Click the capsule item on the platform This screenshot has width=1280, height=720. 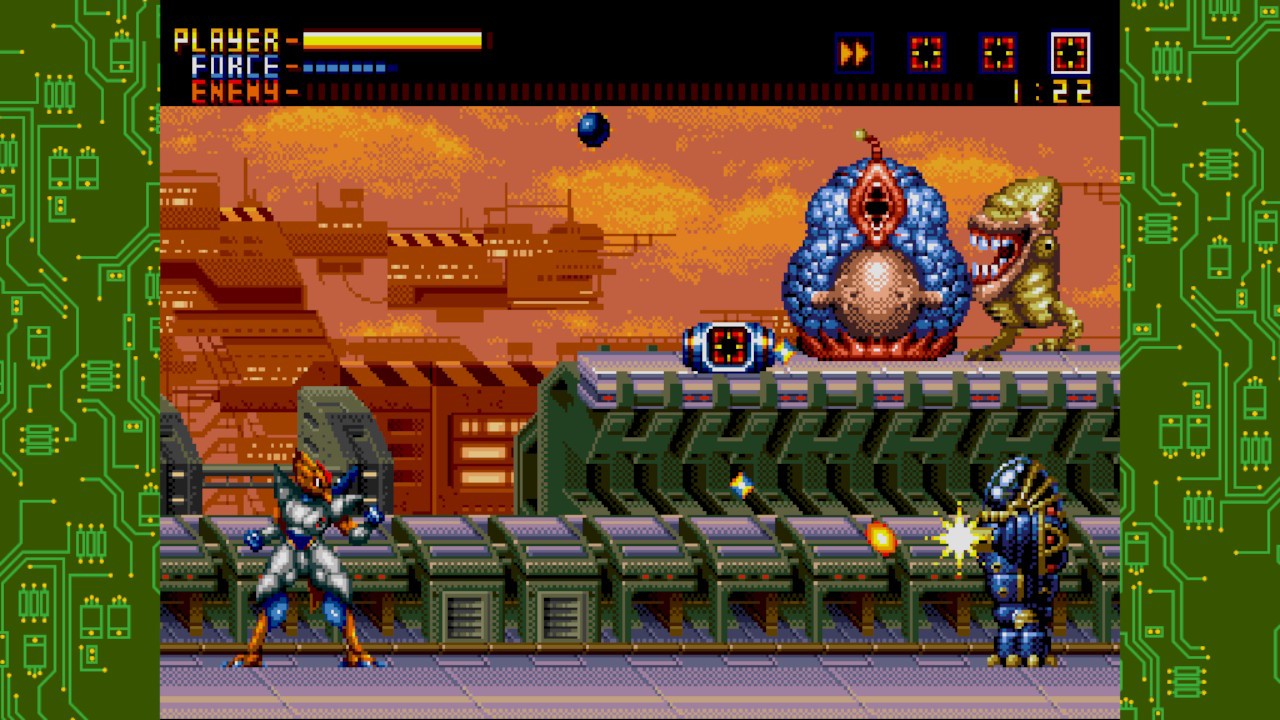[727, 349]
